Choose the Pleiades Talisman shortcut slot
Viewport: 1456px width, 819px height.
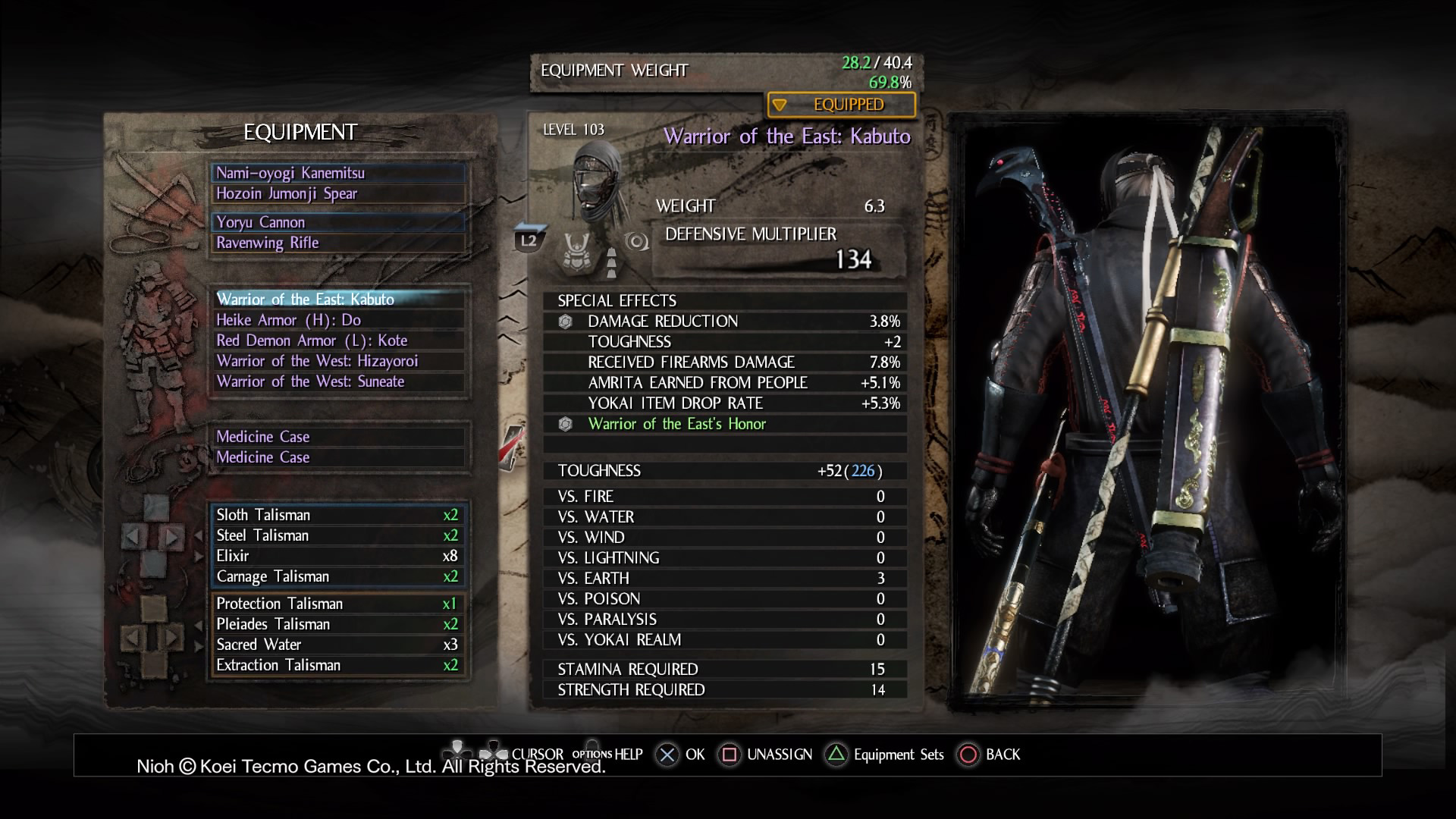click(338, 624)
